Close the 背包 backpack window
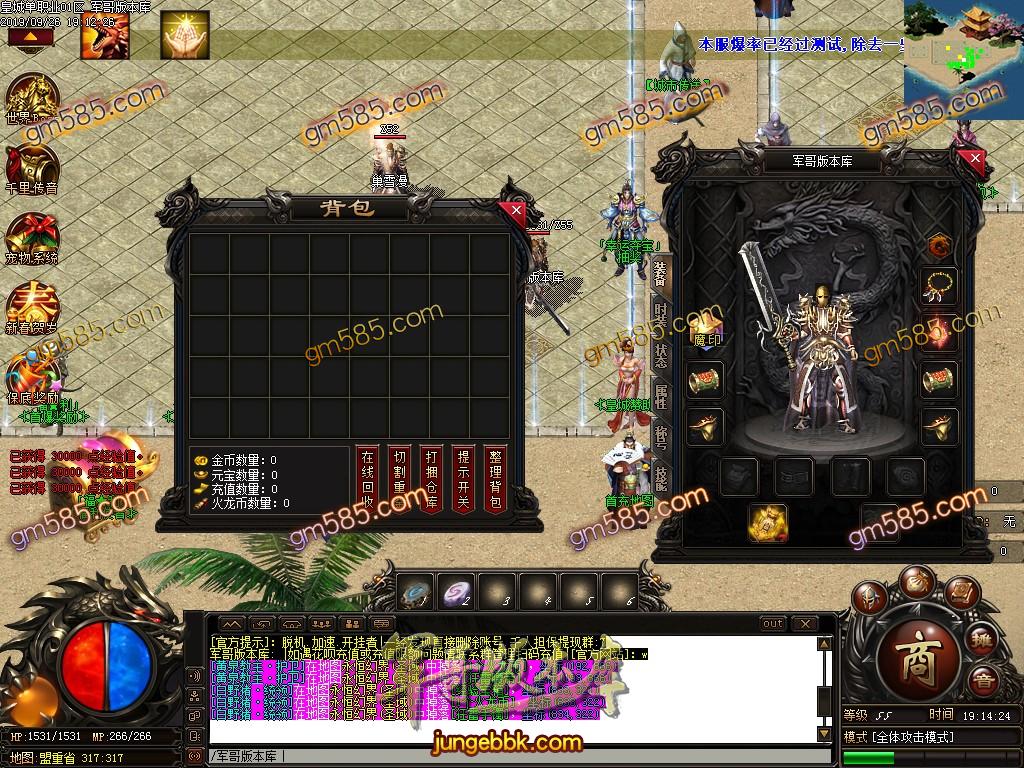Image resolution: width=1024 pixels, height=768 pixels. pos(515,211)
